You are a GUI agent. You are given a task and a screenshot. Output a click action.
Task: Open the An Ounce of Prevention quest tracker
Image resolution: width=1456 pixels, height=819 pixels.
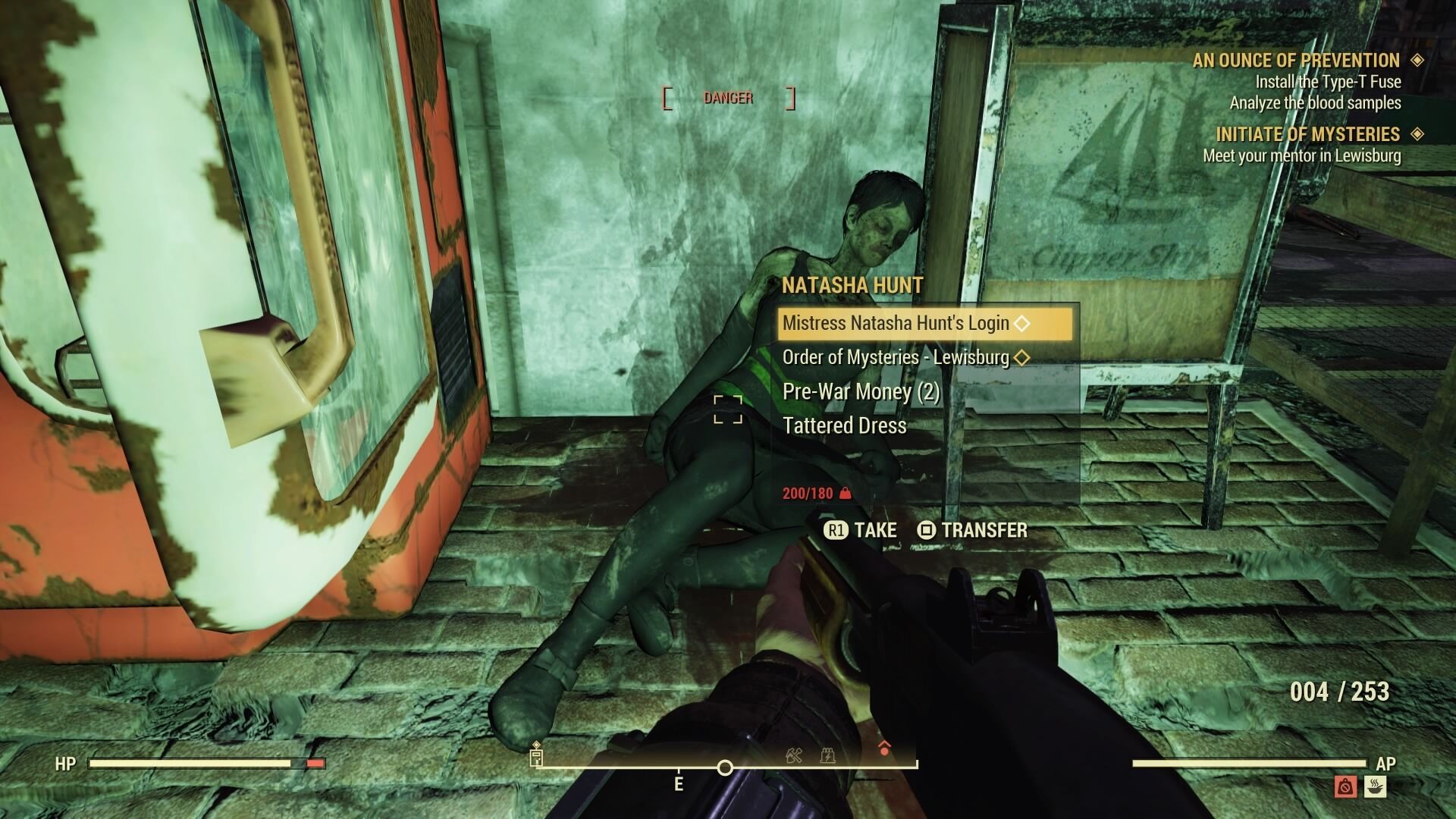point(1295,61)
